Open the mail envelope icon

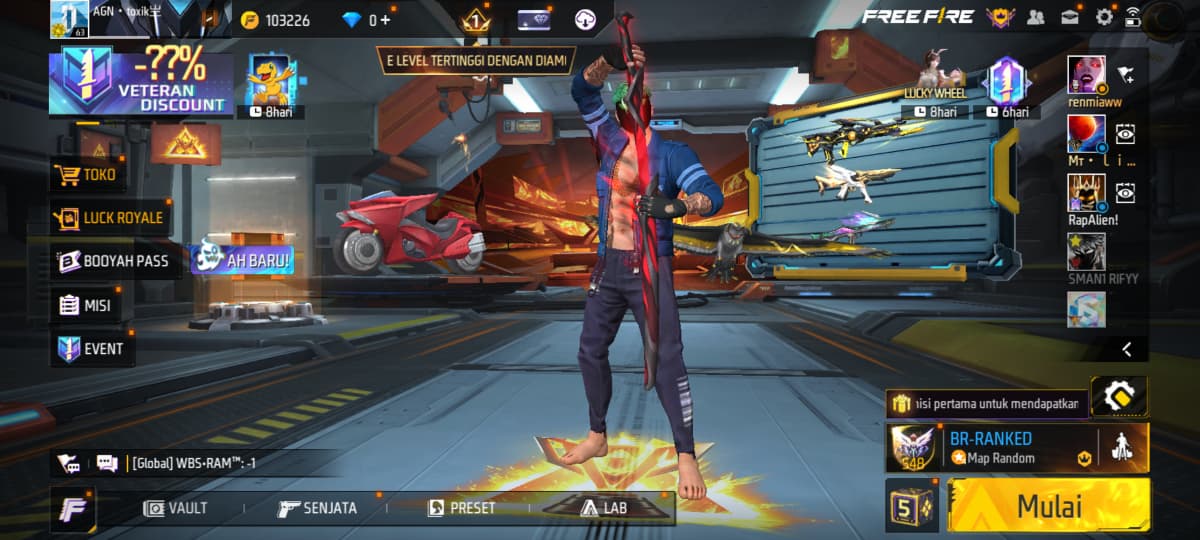pyautogui.click(x=1070, y=17)
